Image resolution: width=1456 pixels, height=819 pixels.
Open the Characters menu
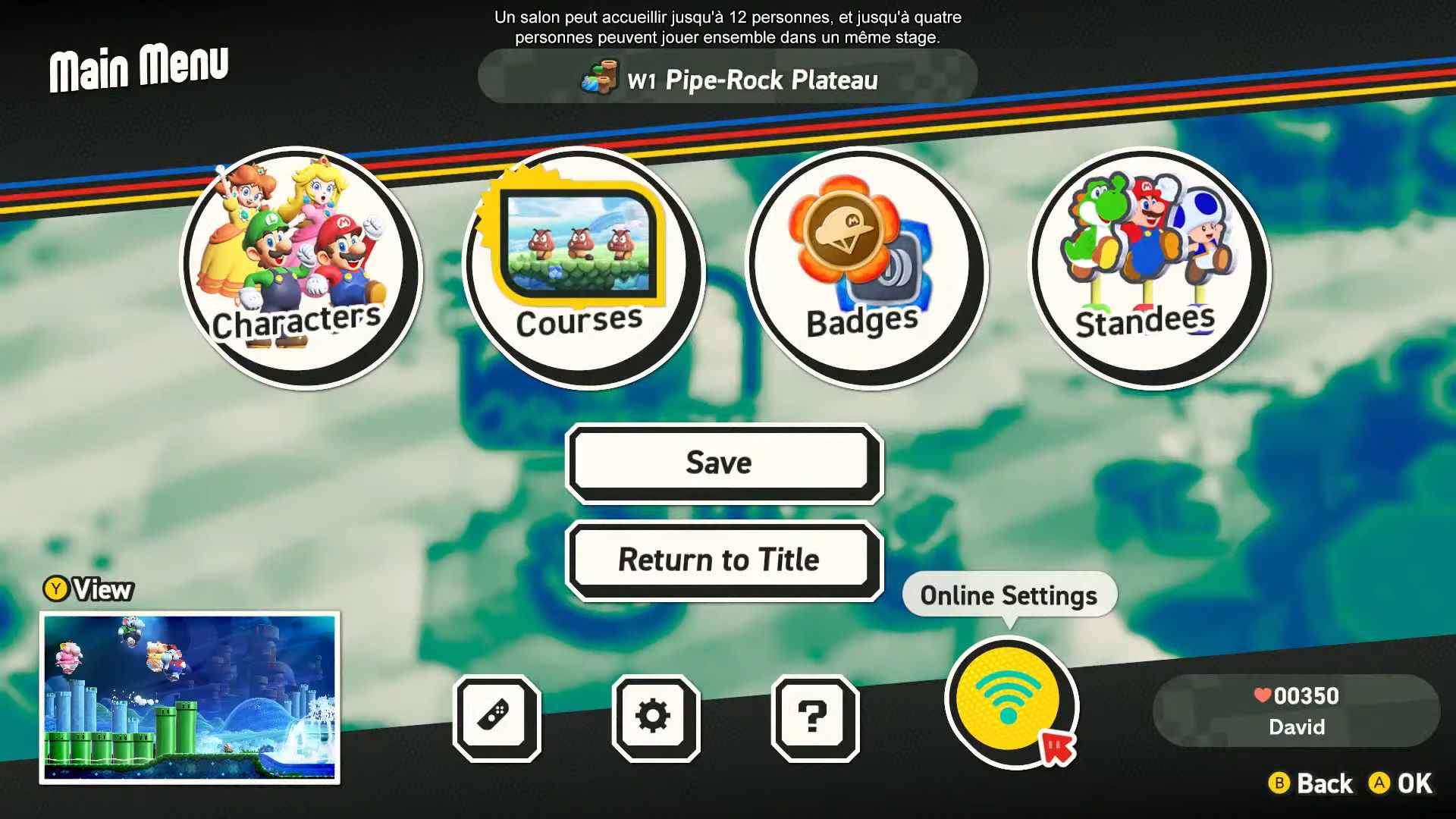pos(300,267)
